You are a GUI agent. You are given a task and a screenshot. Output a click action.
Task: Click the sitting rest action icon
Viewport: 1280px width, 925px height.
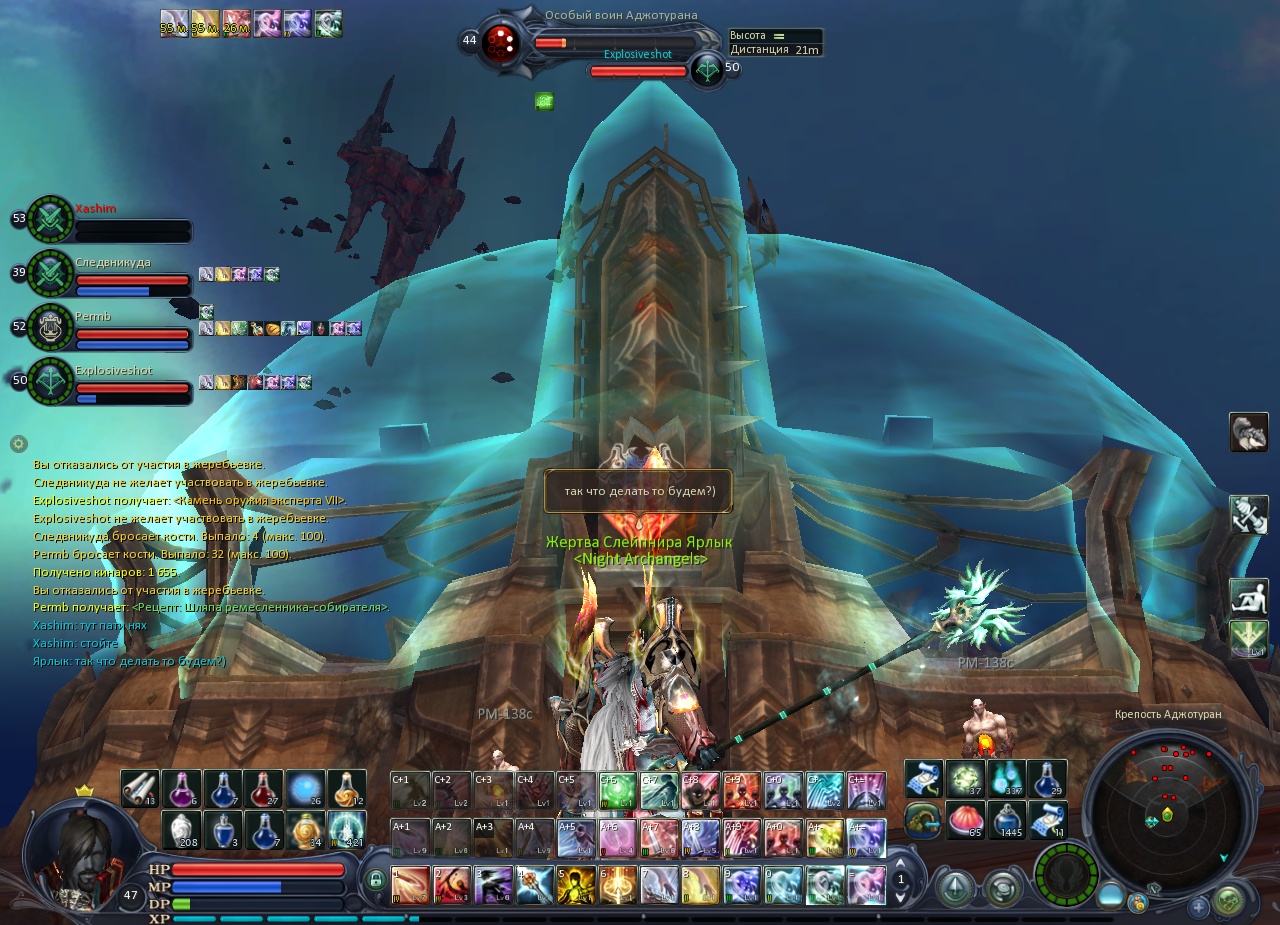(1248, 597)
